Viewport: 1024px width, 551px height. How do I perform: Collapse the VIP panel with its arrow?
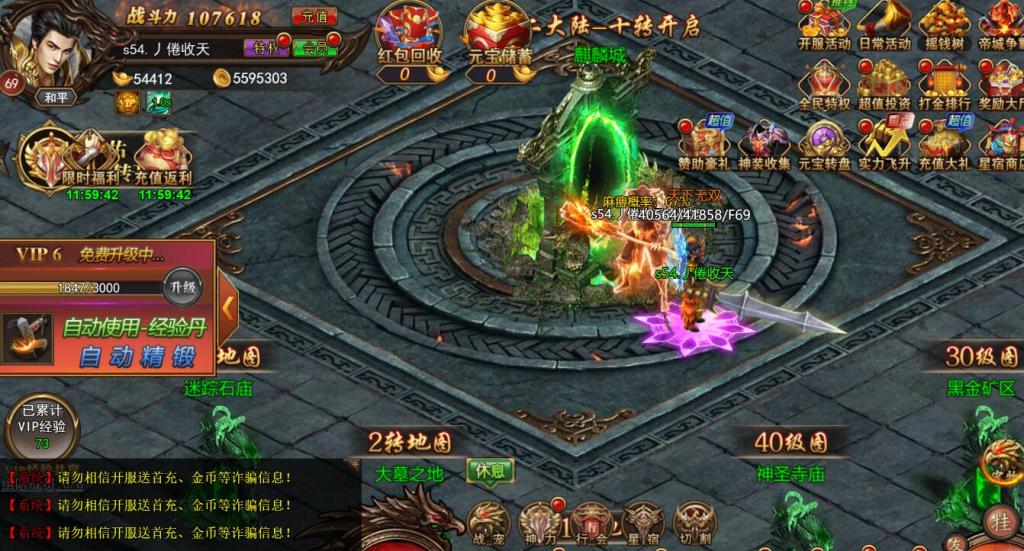click(x=228, y=308)
